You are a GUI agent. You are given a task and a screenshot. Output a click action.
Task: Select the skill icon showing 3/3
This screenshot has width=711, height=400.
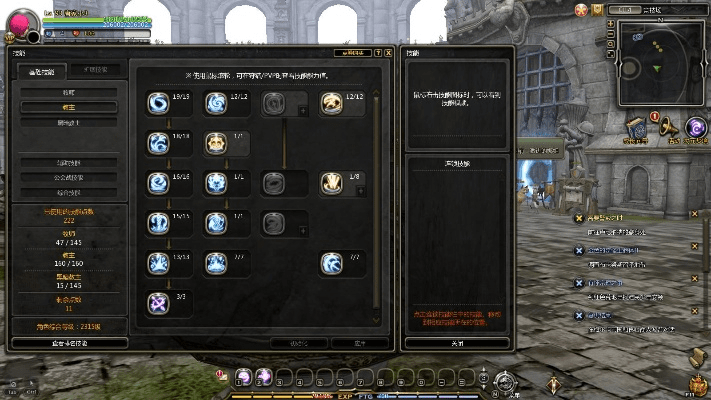pyautogui.click(x=158, y=301)
